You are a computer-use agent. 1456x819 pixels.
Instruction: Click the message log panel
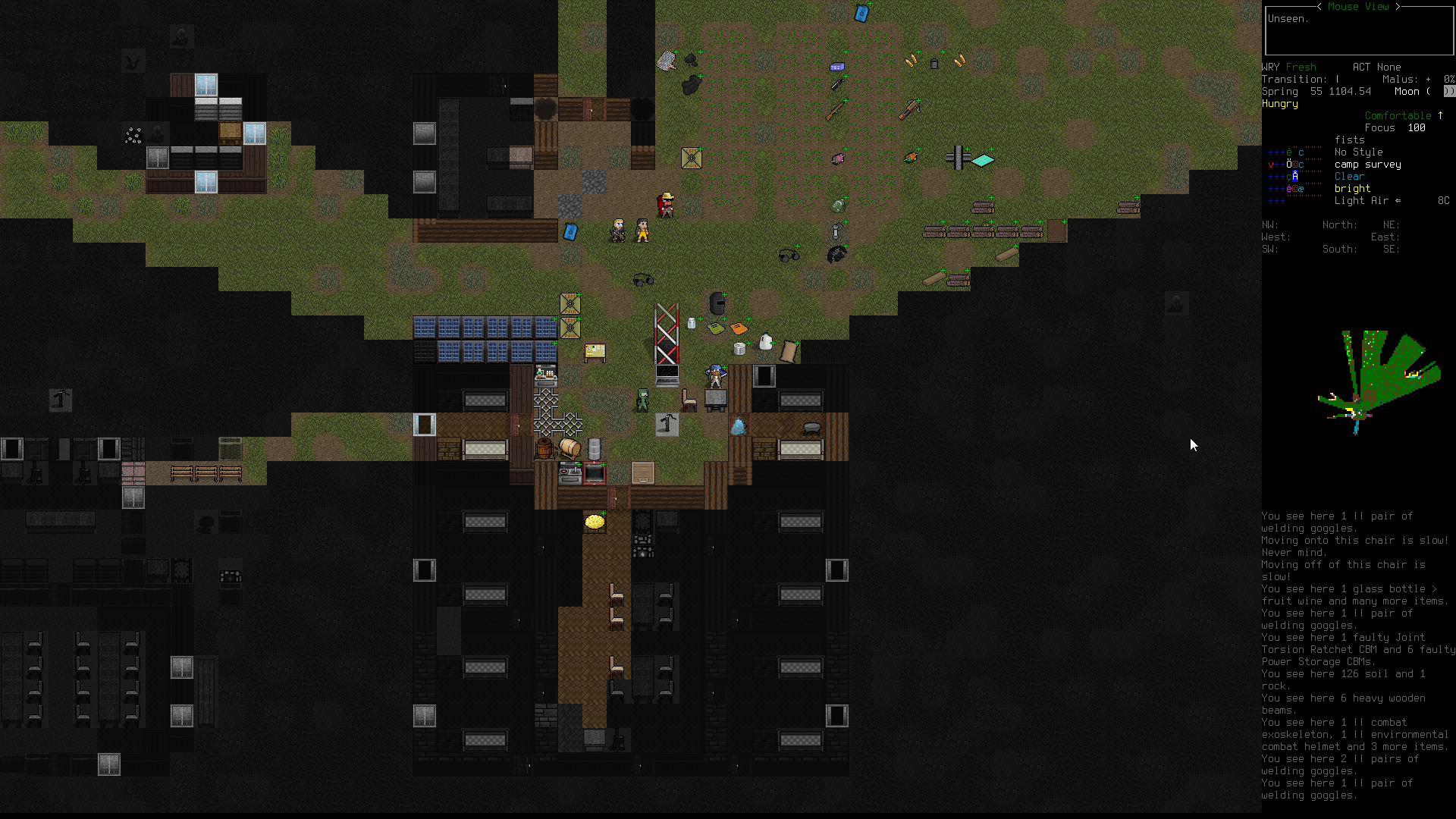click(1357, 655)
